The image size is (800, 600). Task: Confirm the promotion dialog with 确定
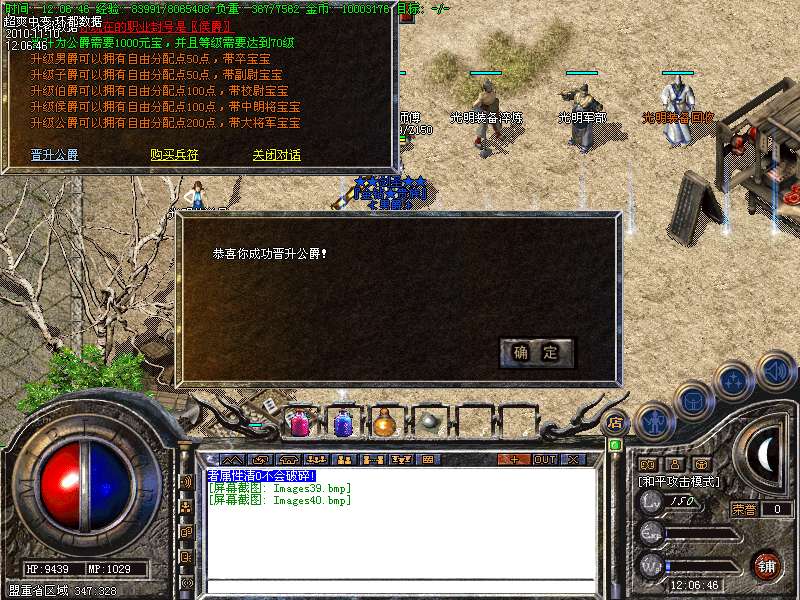coord(537,352)
